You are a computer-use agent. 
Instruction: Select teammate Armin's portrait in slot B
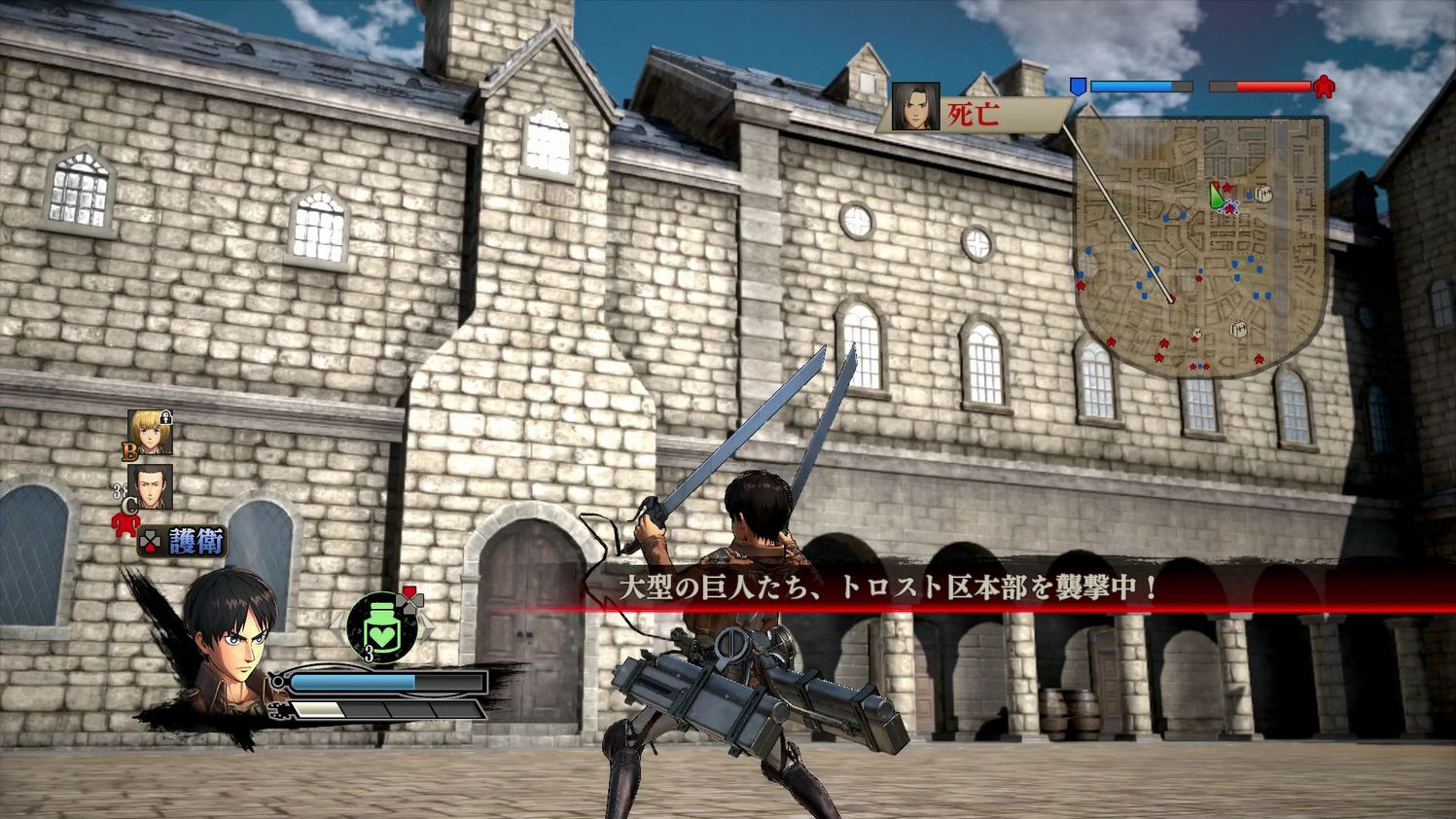(x=149, y=432)
